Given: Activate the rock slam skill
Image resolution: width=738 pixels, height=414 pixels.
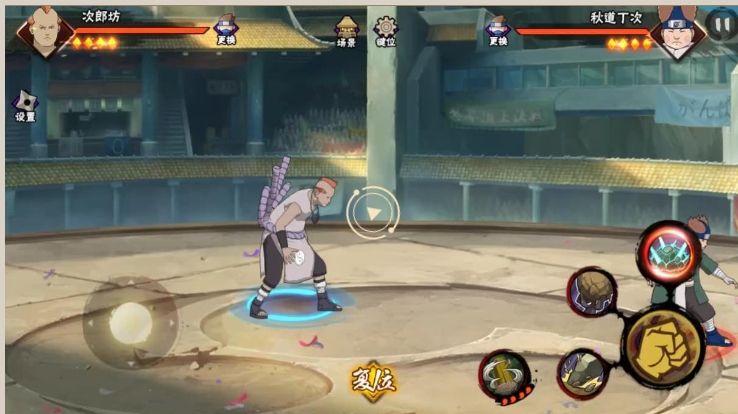Looking at the screenshot, I should (x=580, y=370).
